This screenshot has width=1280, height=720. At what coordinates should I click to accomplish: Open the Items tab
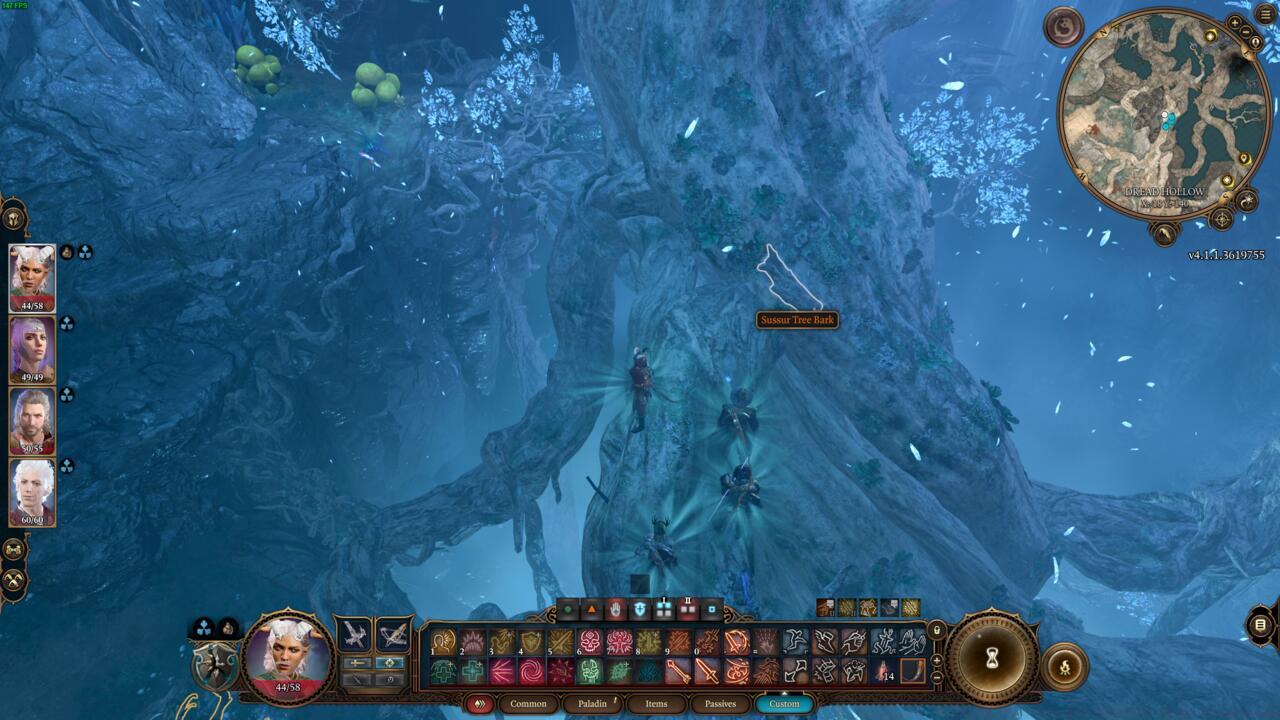(657, 704)
